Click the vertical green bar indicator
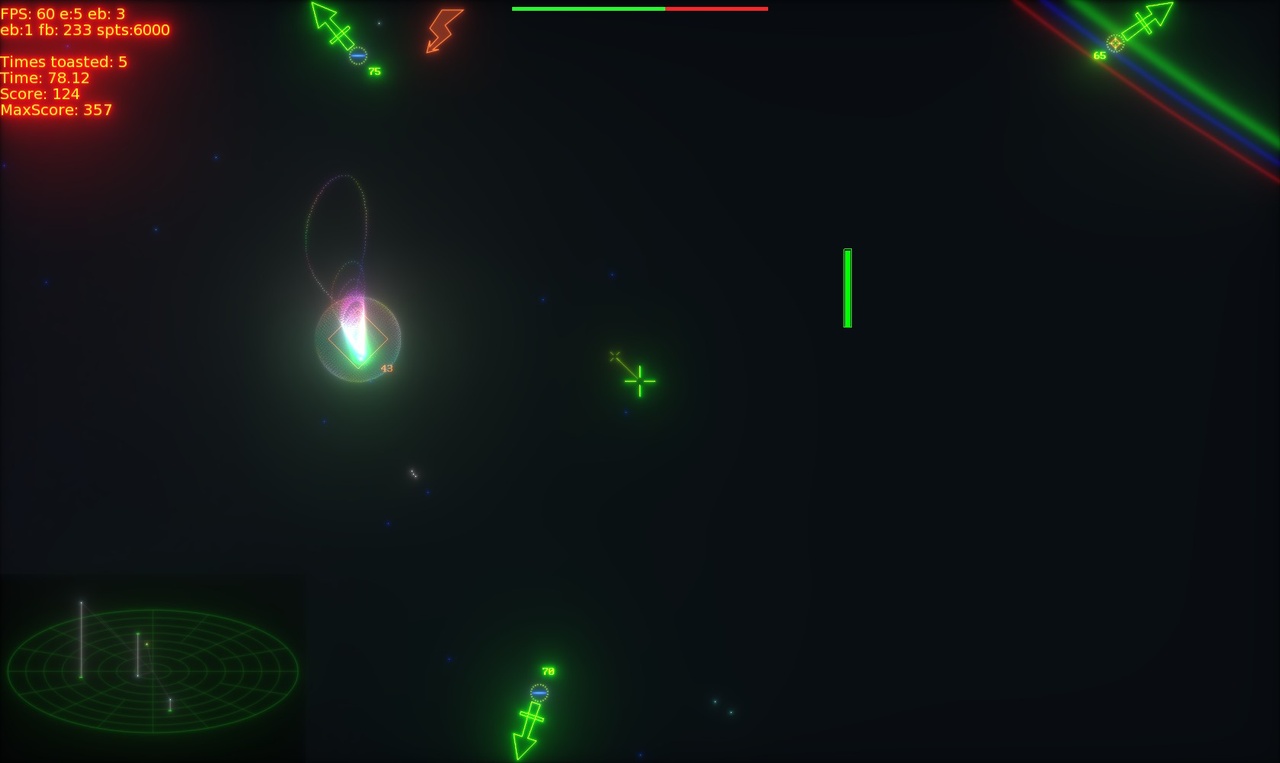Viewport: 1280px width, 763px height. click(847, 286)
